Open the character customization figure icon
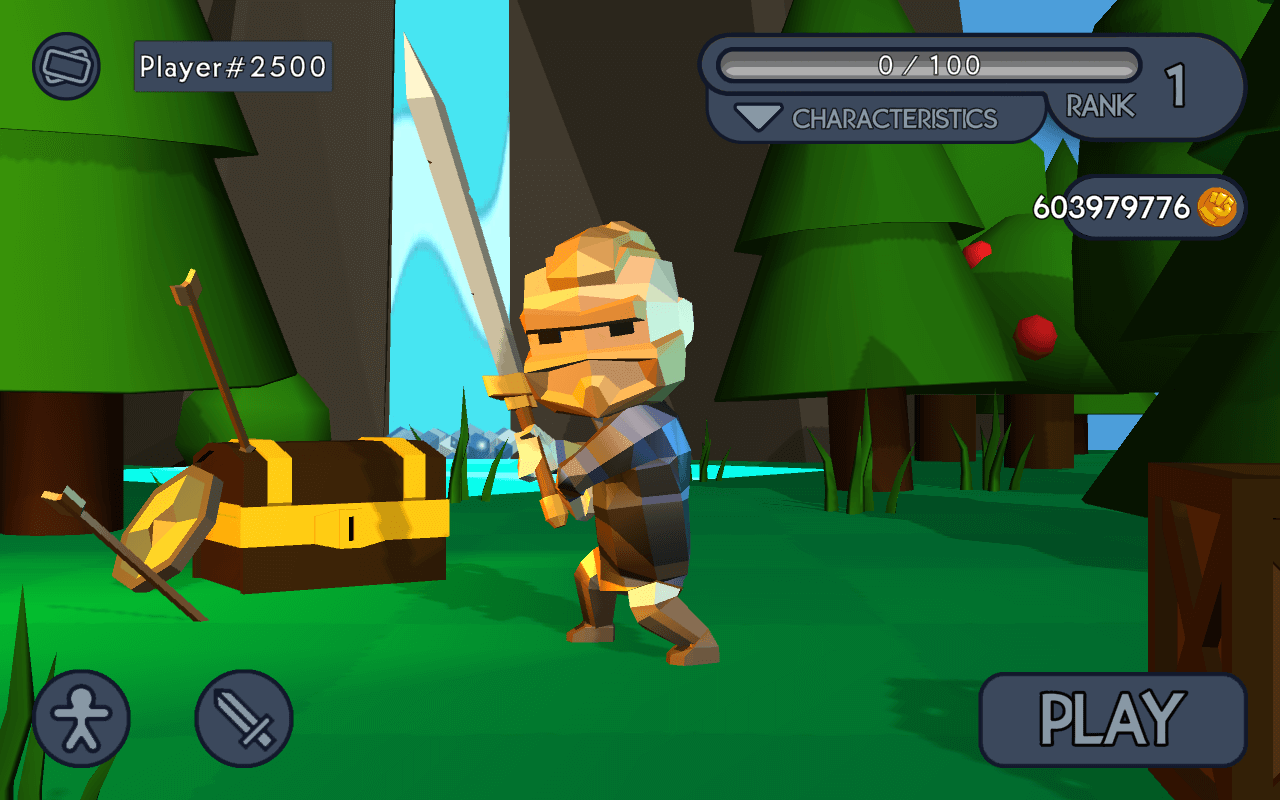 (x=81, y=718)
